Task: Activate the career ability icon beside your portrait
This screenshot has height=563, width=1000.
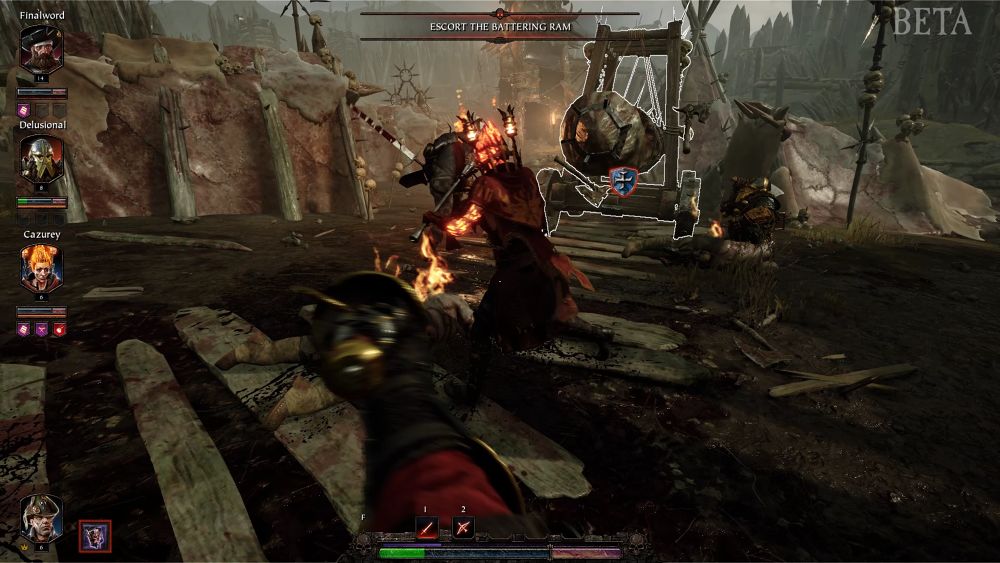Action: (95, 537)
